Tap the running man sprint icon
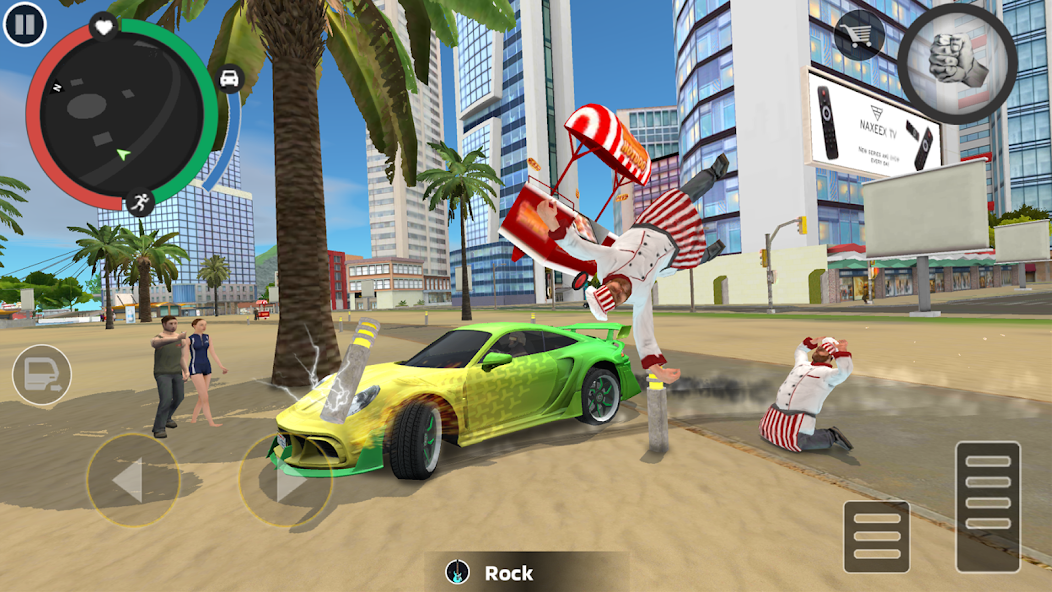The width and height of the screenshot is (1052, 592). coord(141,202)
